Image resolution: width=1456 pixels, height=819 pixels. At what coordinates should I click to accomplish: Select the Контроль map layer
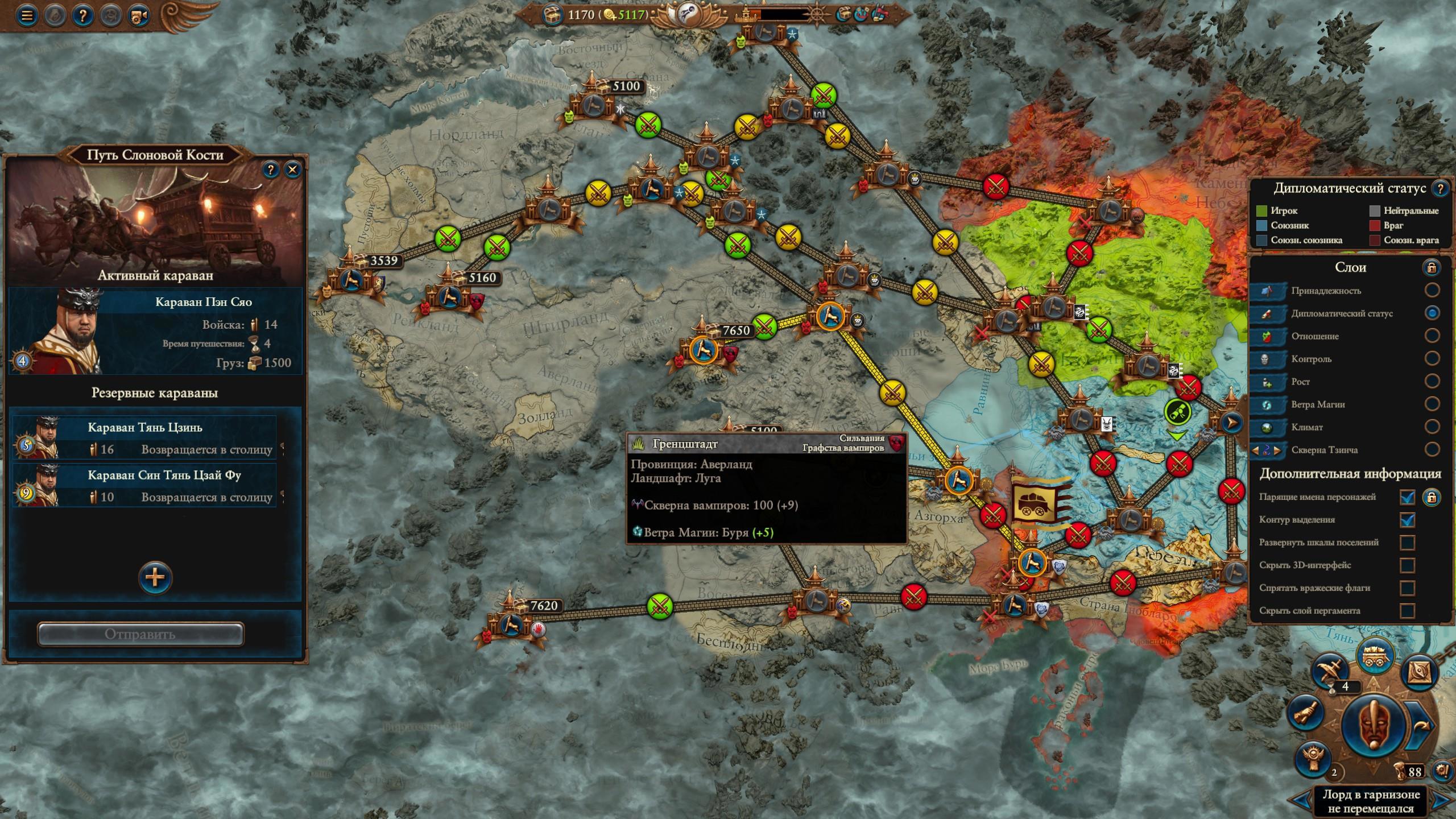(x=1432, y=358)
